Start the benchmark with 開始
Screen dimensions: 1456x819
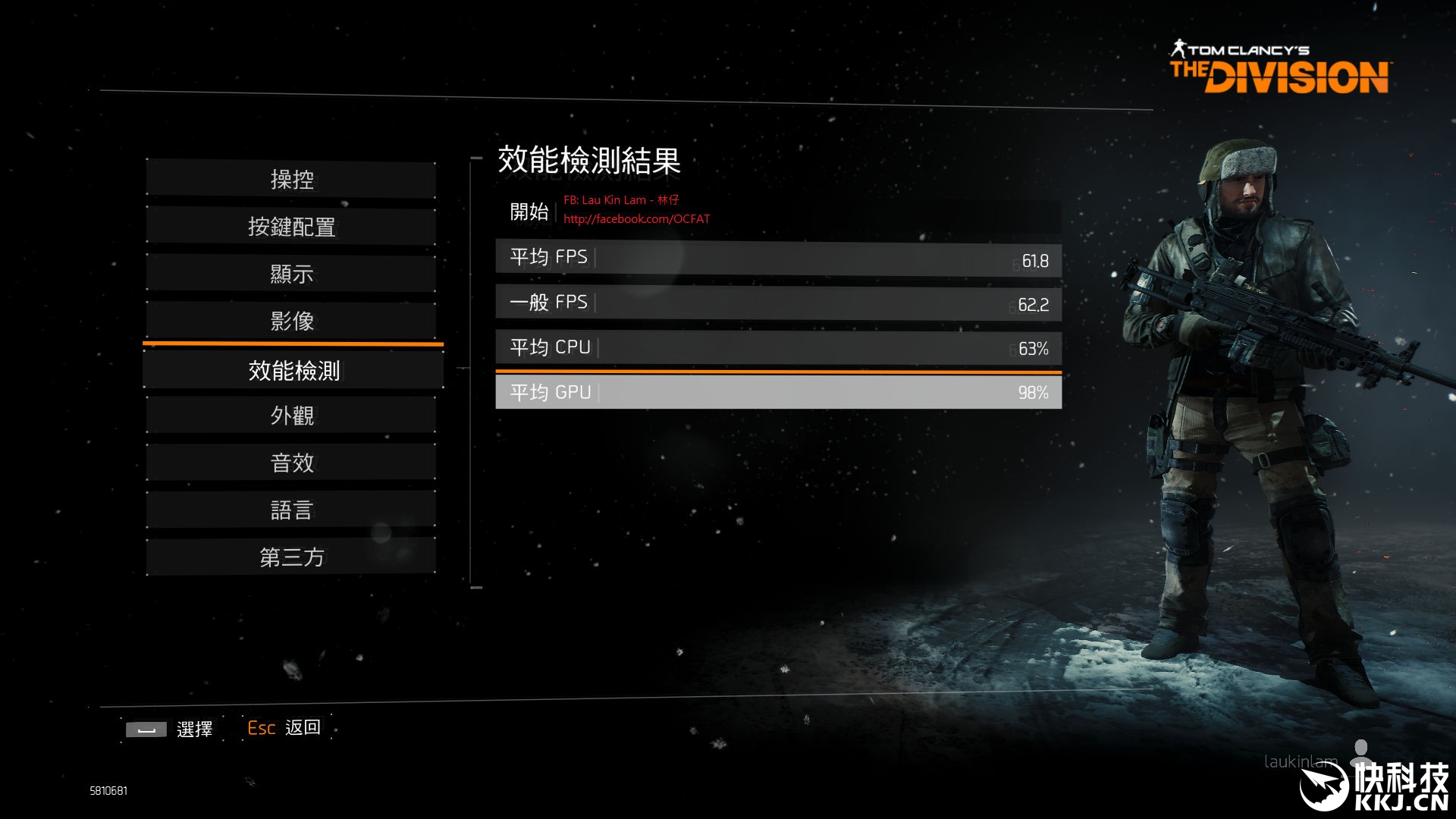point(529,212)
